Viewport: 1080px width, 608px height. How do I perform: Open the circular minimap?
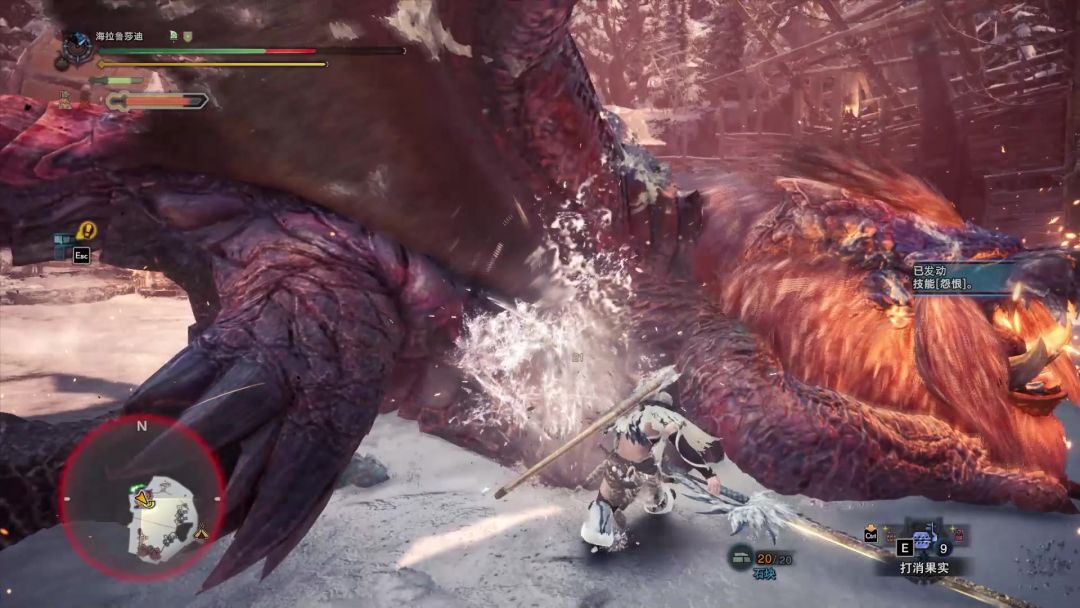pyautogui.click(x=142, y=498)
